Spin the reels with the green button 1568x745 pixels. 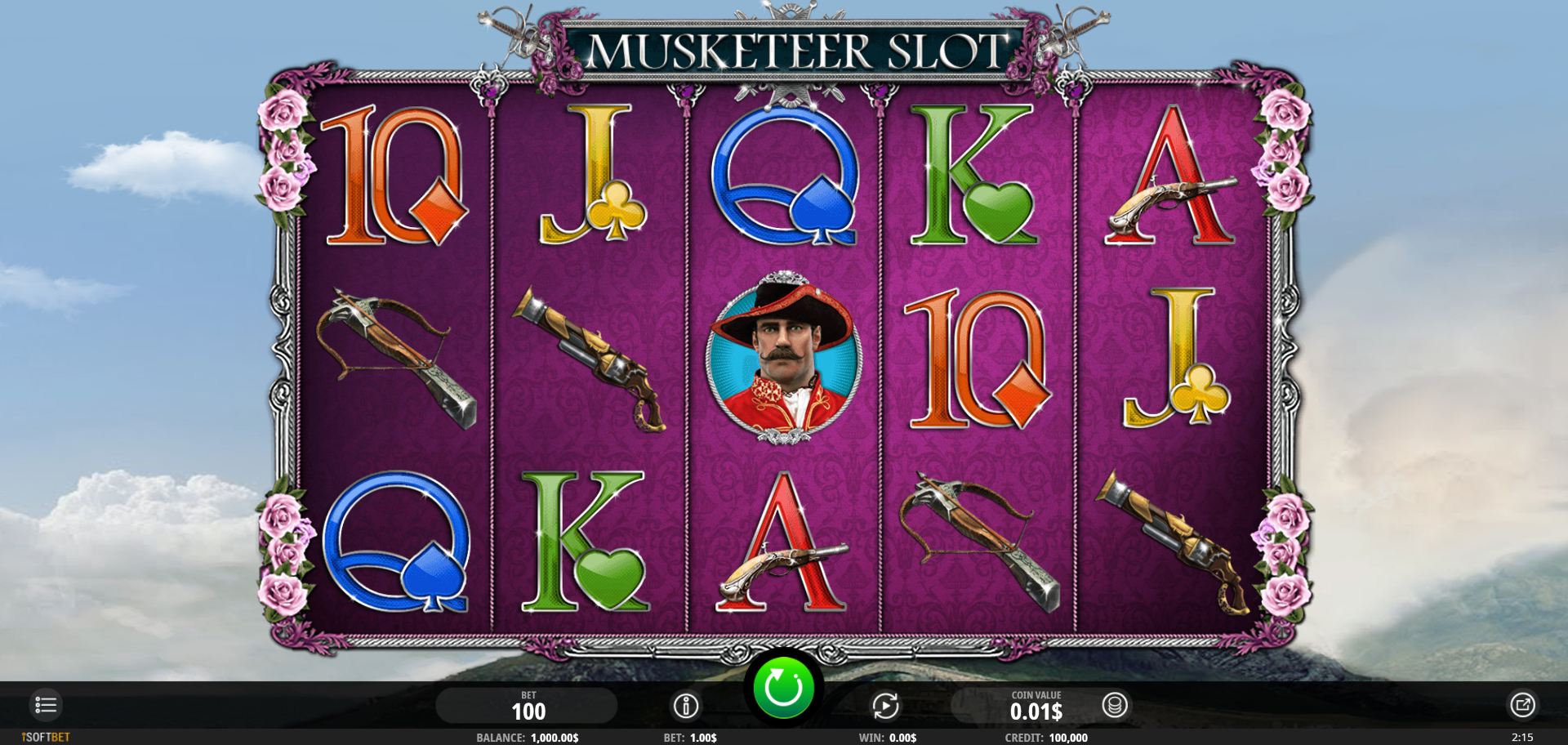(x=783, y=689)
